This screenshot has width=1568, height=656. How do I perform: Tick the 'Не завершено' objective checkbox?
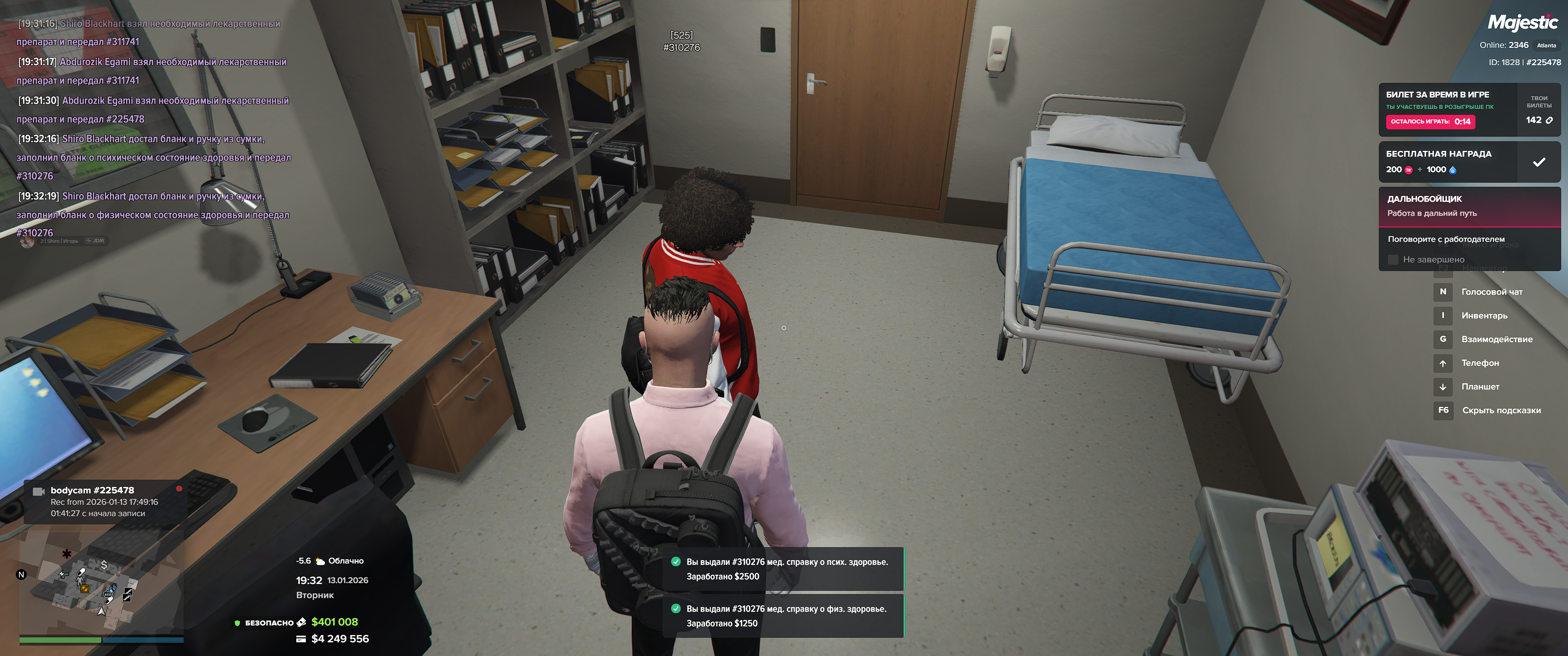pyautogui.click(x=1393, y=260)
